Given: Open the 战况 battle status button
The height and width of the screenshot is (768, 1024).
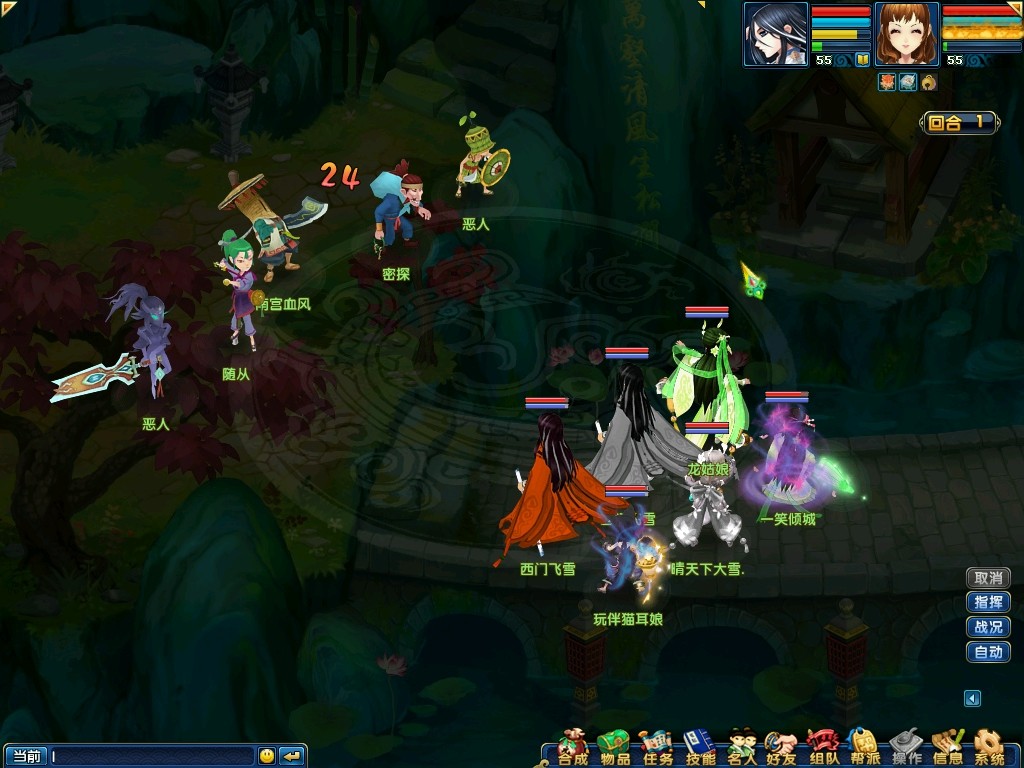Looking at the screenshot, I should click(x=988, y=628).
